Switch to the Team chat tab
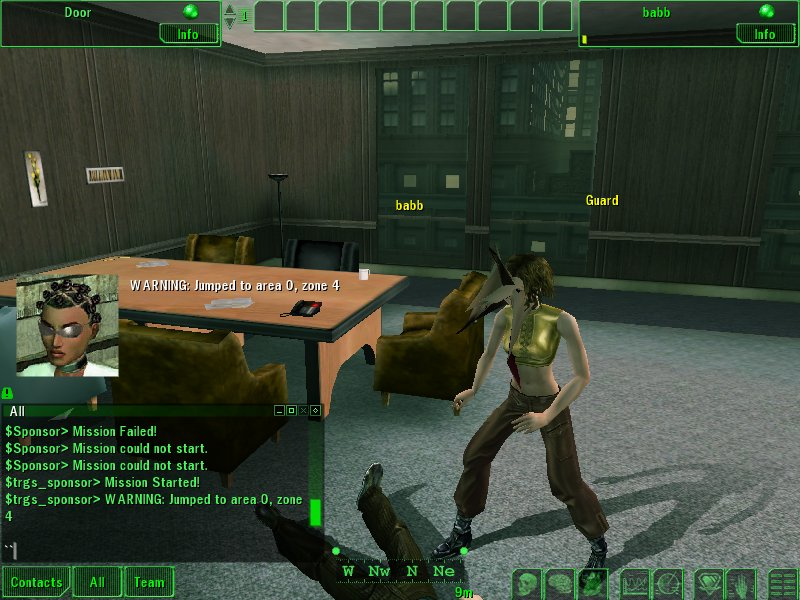The image size is (800, 600). coord(149,582)
